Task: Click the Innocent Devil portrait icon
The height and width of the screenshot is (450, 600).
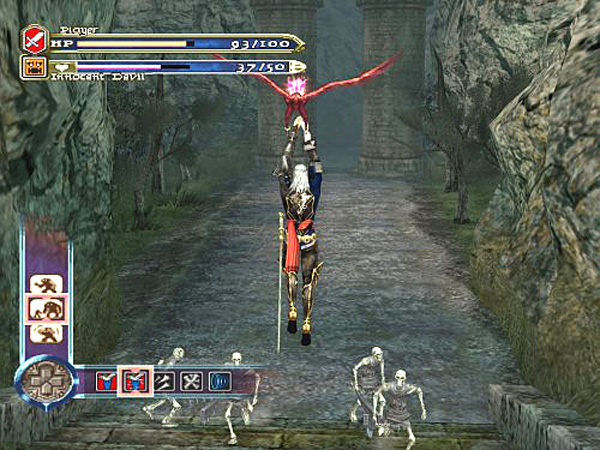Action: pyautogui.click(x=34, y=68)
